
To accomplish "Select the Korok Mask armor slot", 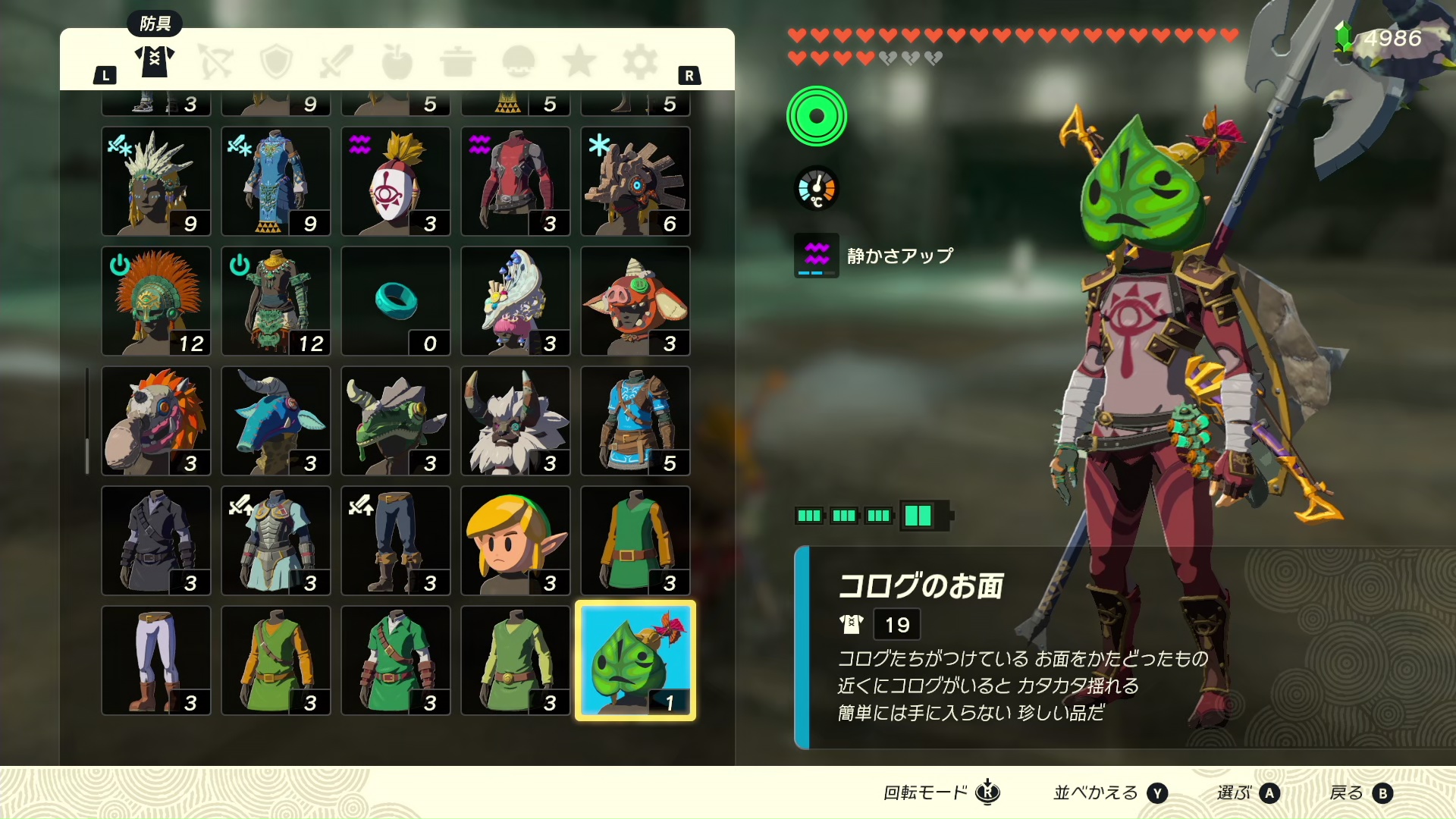I will tap(635, 660).
